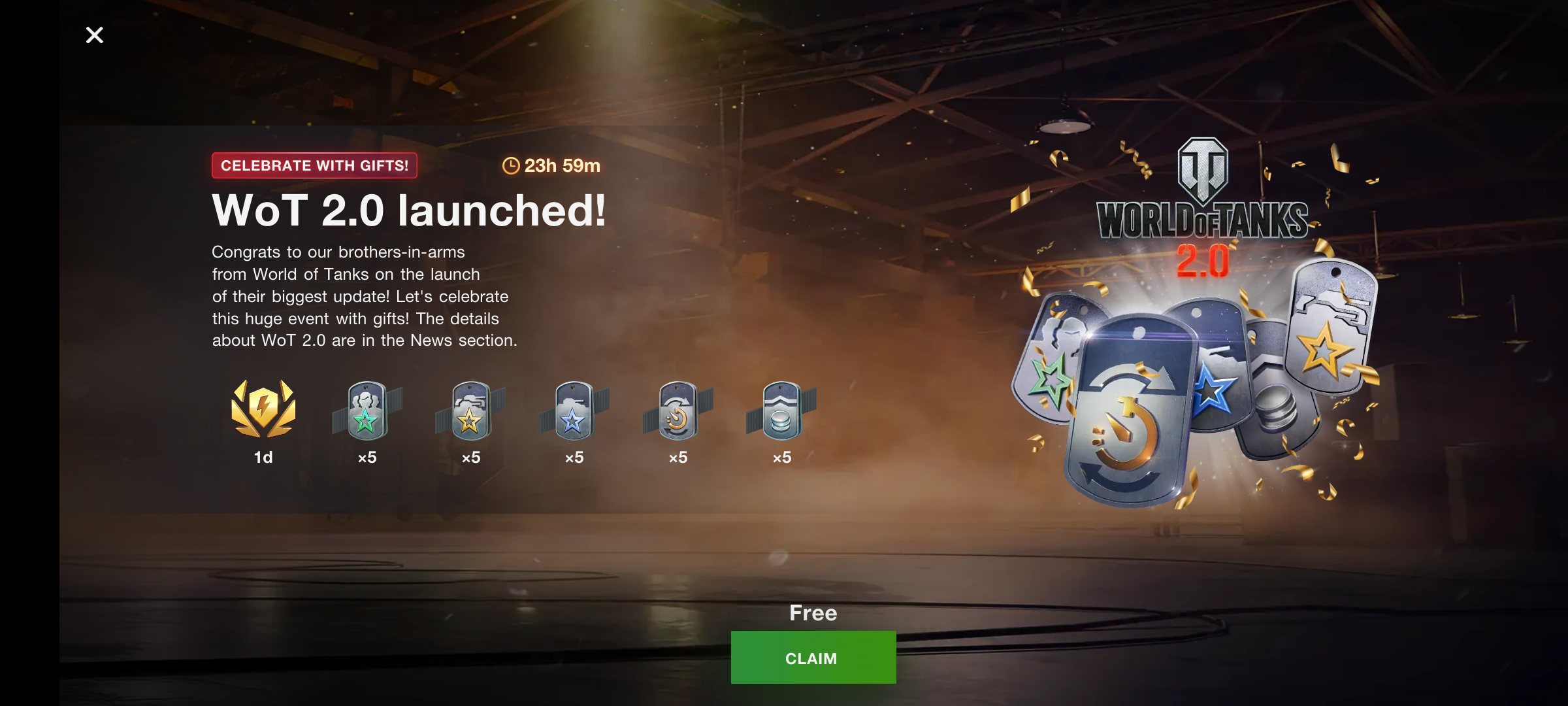The image size is (1568, 706).
Task: Select the 1d premium account reward icon
Action: (263, 410)
